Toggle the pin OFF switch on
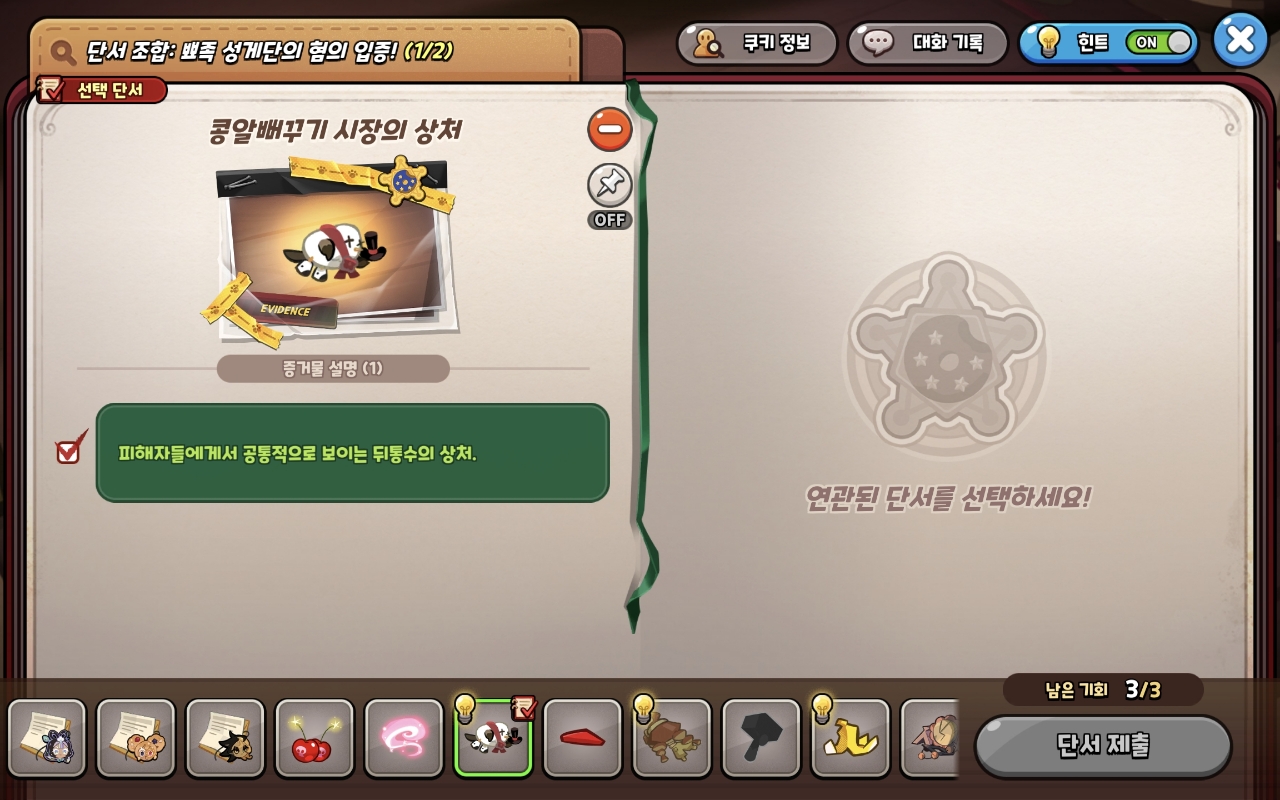Viewport: 1280px width, 800px height. 610,186
